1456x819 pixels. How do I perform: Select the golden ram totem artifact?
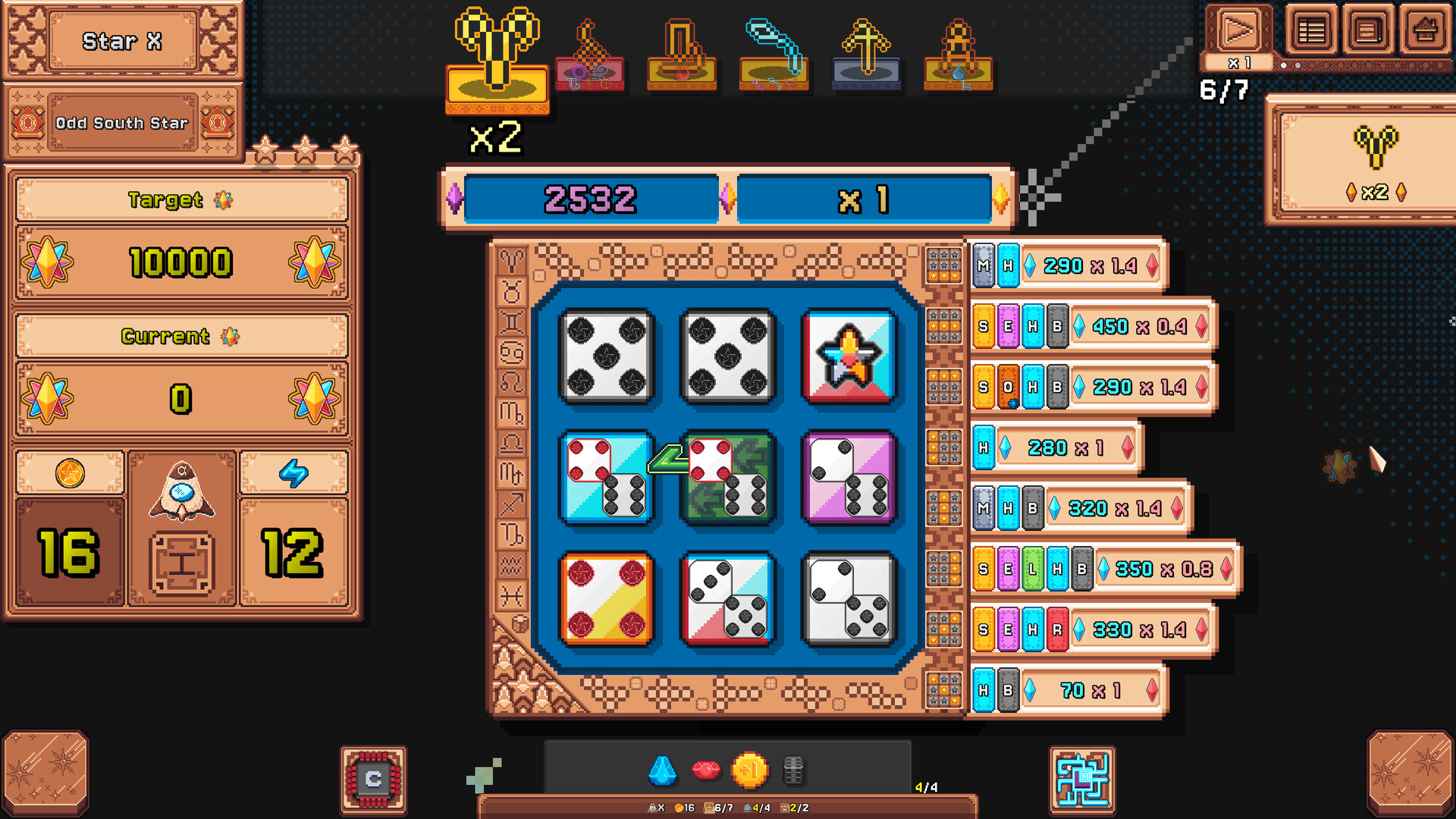[497, 53]
